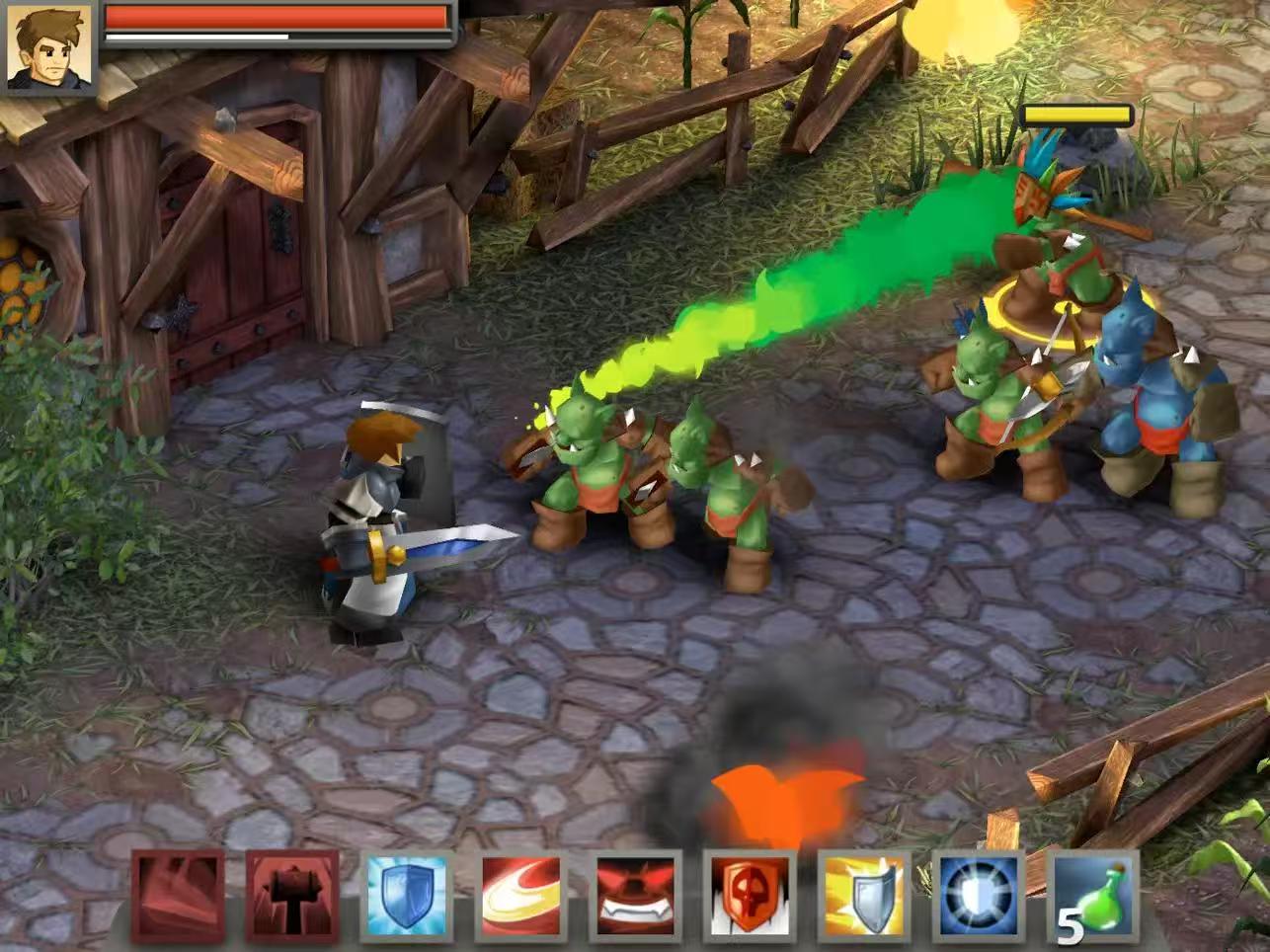This screenshot has height=952, width=1270.
Task: Use the angry red face skill
Action: tap(637, 896)
